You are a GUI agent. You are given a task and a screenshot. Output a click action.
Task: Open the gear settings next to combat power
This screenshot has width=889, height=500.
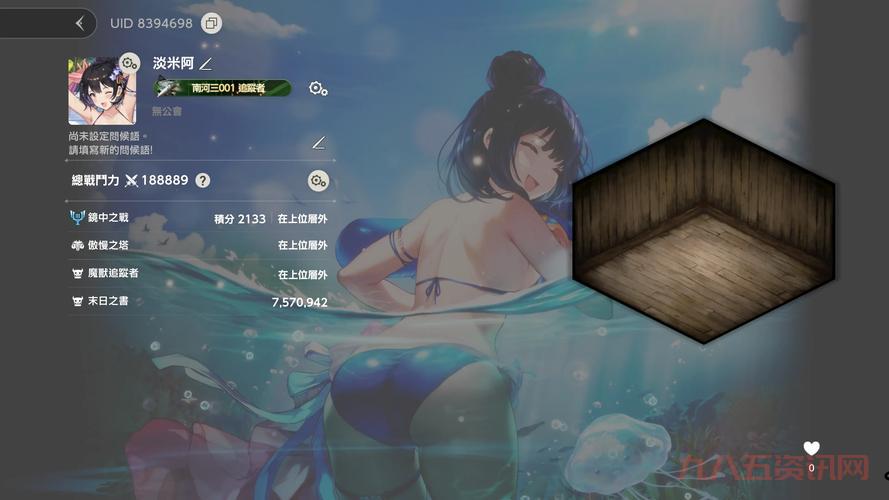click(x=318, y=181)
